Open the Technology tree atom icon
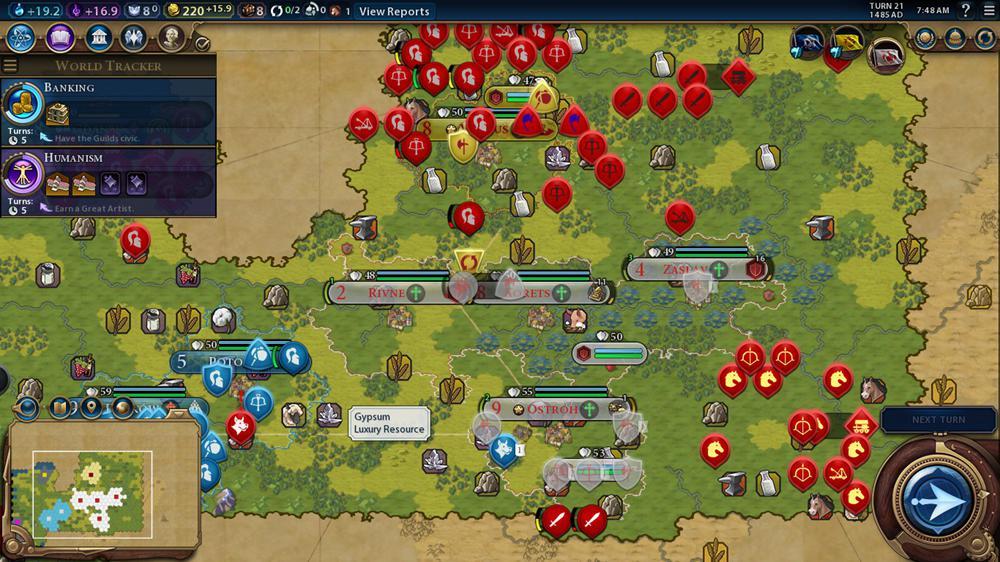1000x562 pixels. pyautogui.click(x=22, y=38)
